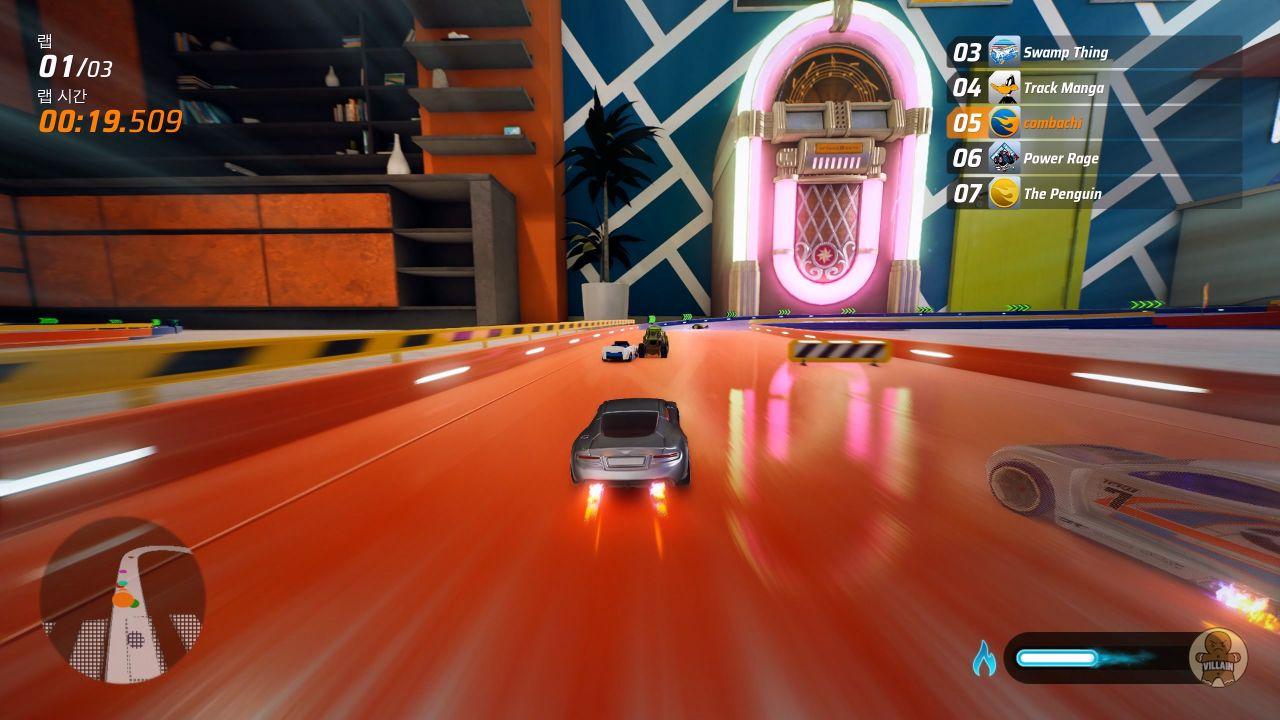
Task: Select the Swamp Thing leaderboard row
Action: coord(1094,52)
